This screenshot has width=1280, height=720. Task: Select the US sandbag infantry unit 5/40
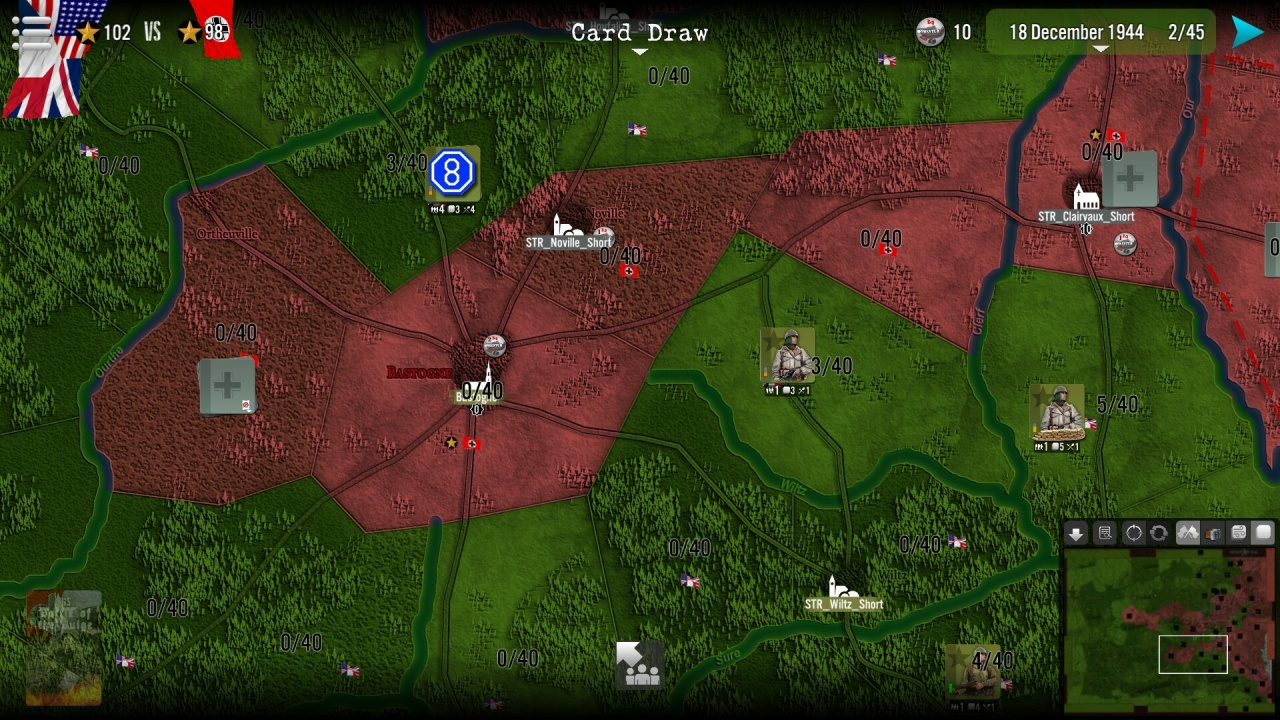[1057, 412]
